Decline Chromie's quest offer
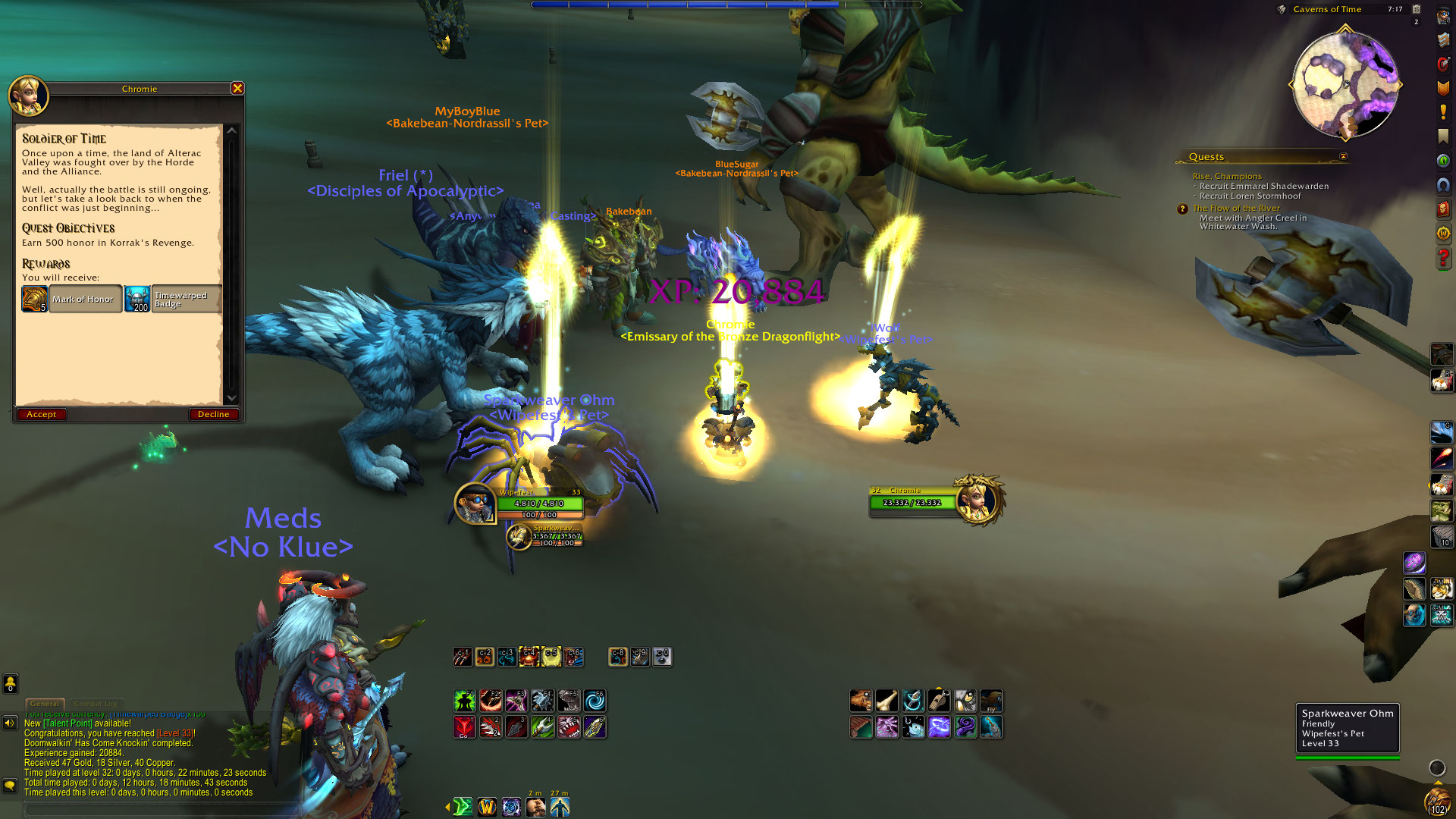1456x819 pixels. (x=213, y=414)
